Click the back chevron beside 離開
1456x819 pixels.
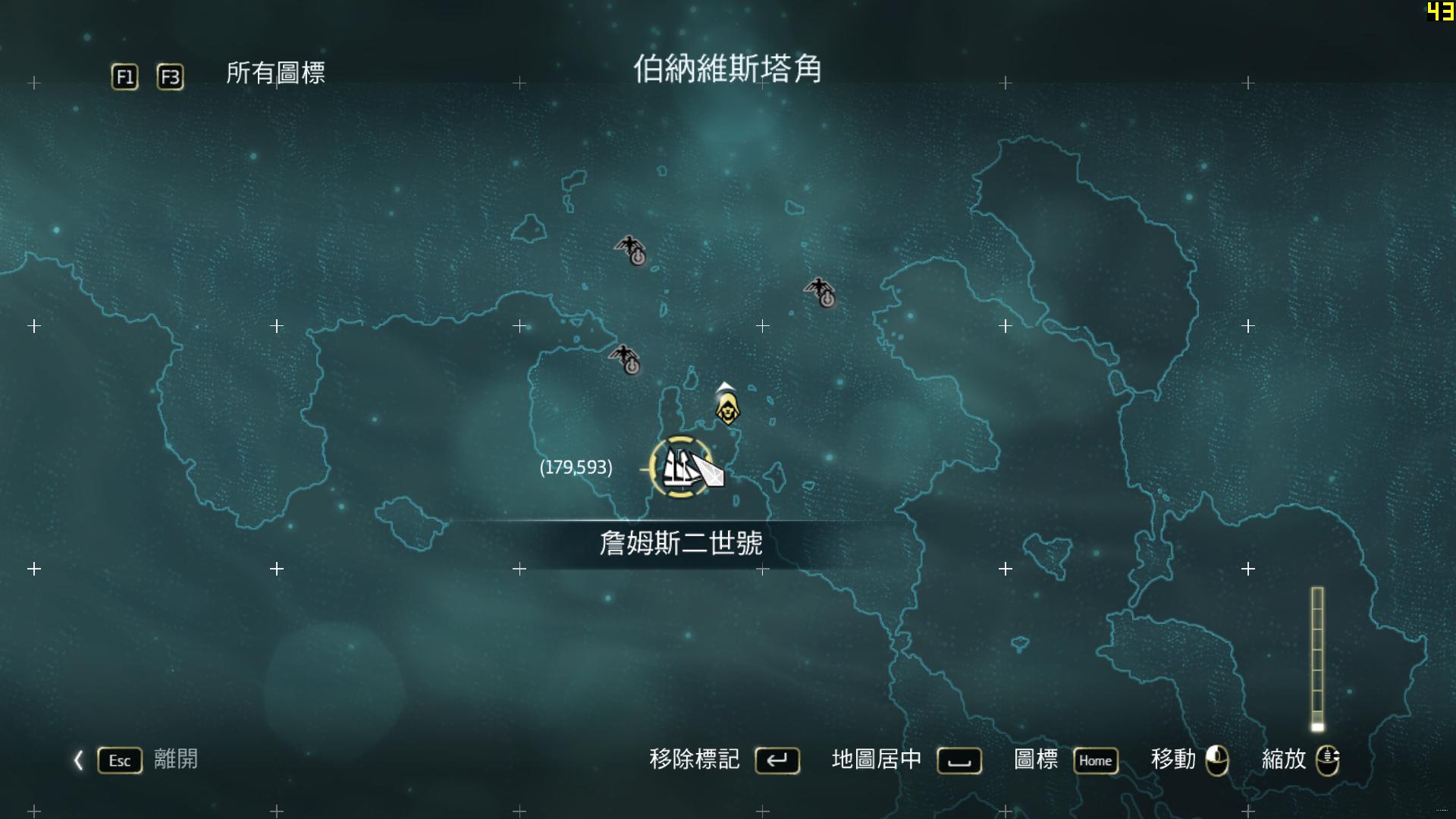[x=78, y=760]
